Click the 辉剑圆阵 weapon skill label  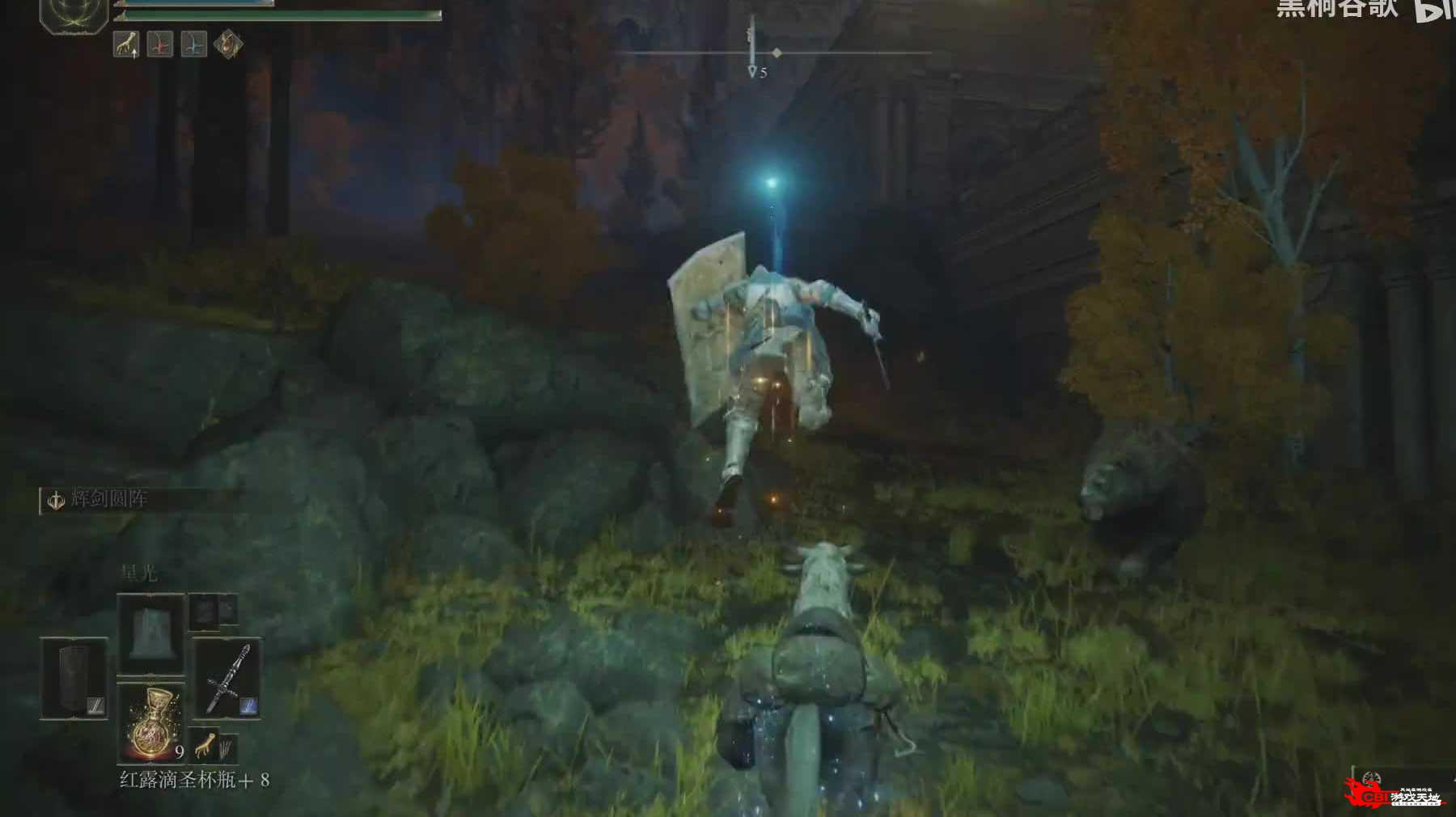click(108, 499)
